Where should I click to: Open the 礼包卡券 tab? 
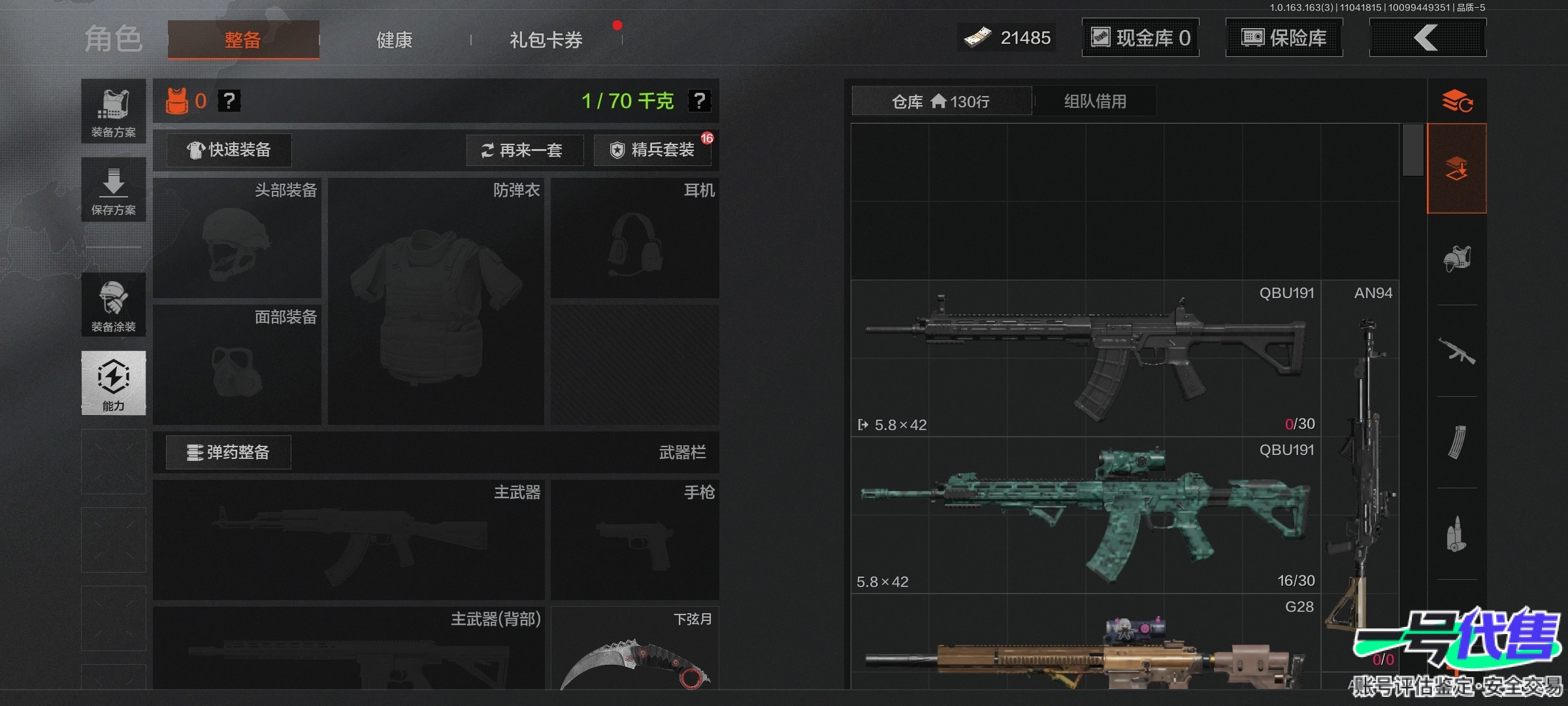point(546,41)
